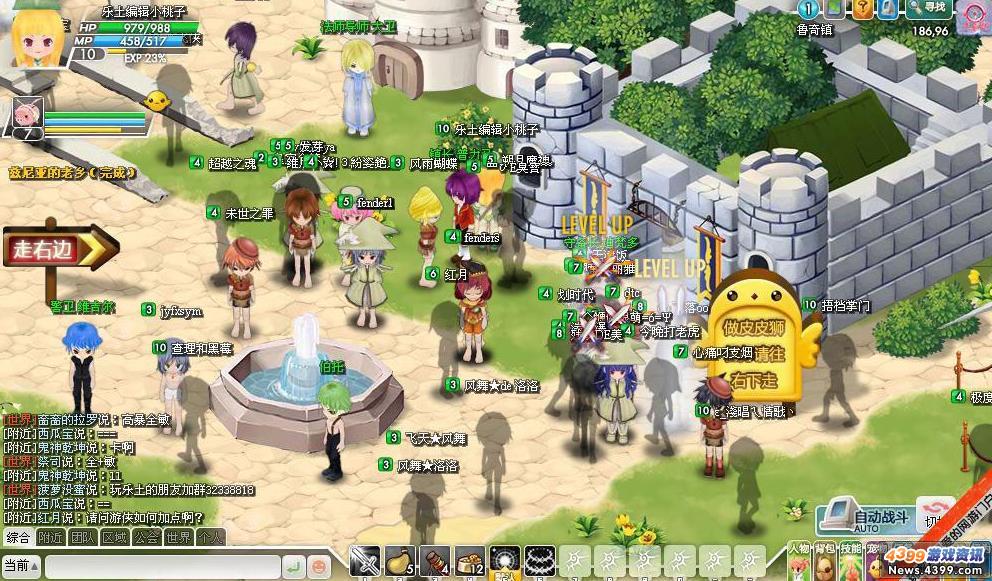Open the 当前 chat channel dropdown
Image resolution: width=992 pixels, height=581 pixels.
[x=22, y=565]
